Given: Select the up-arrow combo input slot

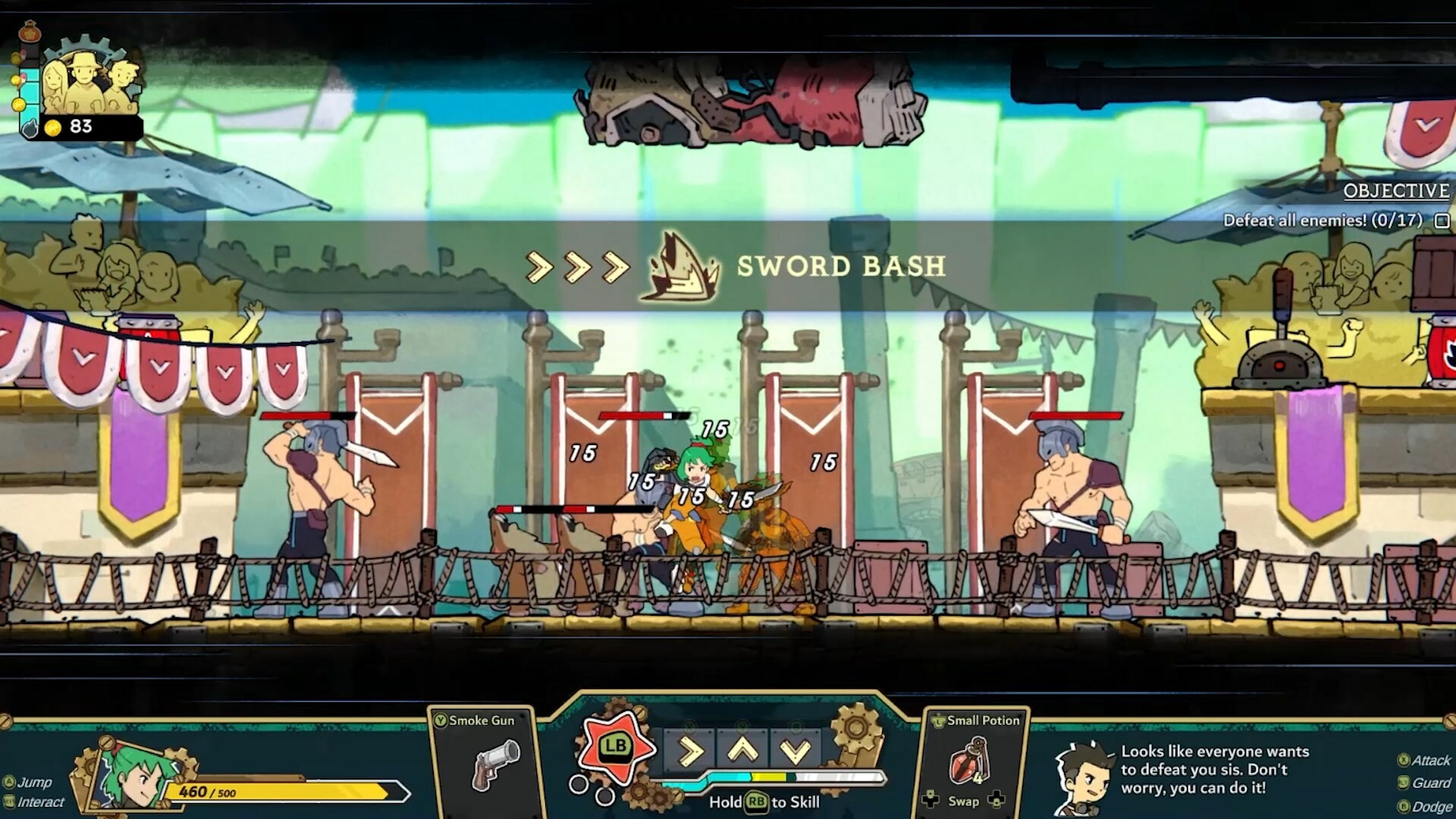Looking at the screenshot, I should (x=743, y=752).
